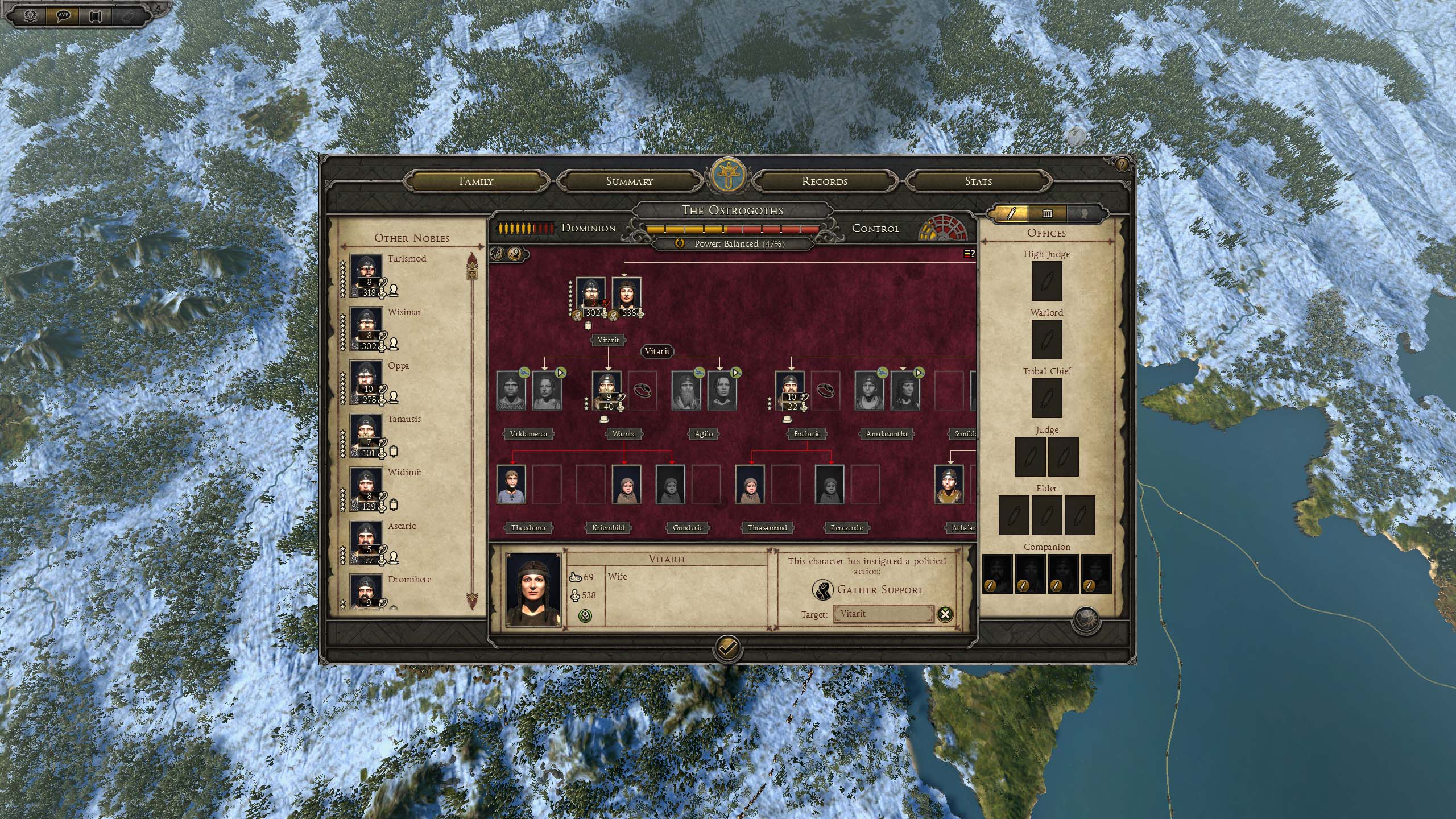Select child Theodemir's portrait
Screen dimensions: 1456x819
coord(511,485)
